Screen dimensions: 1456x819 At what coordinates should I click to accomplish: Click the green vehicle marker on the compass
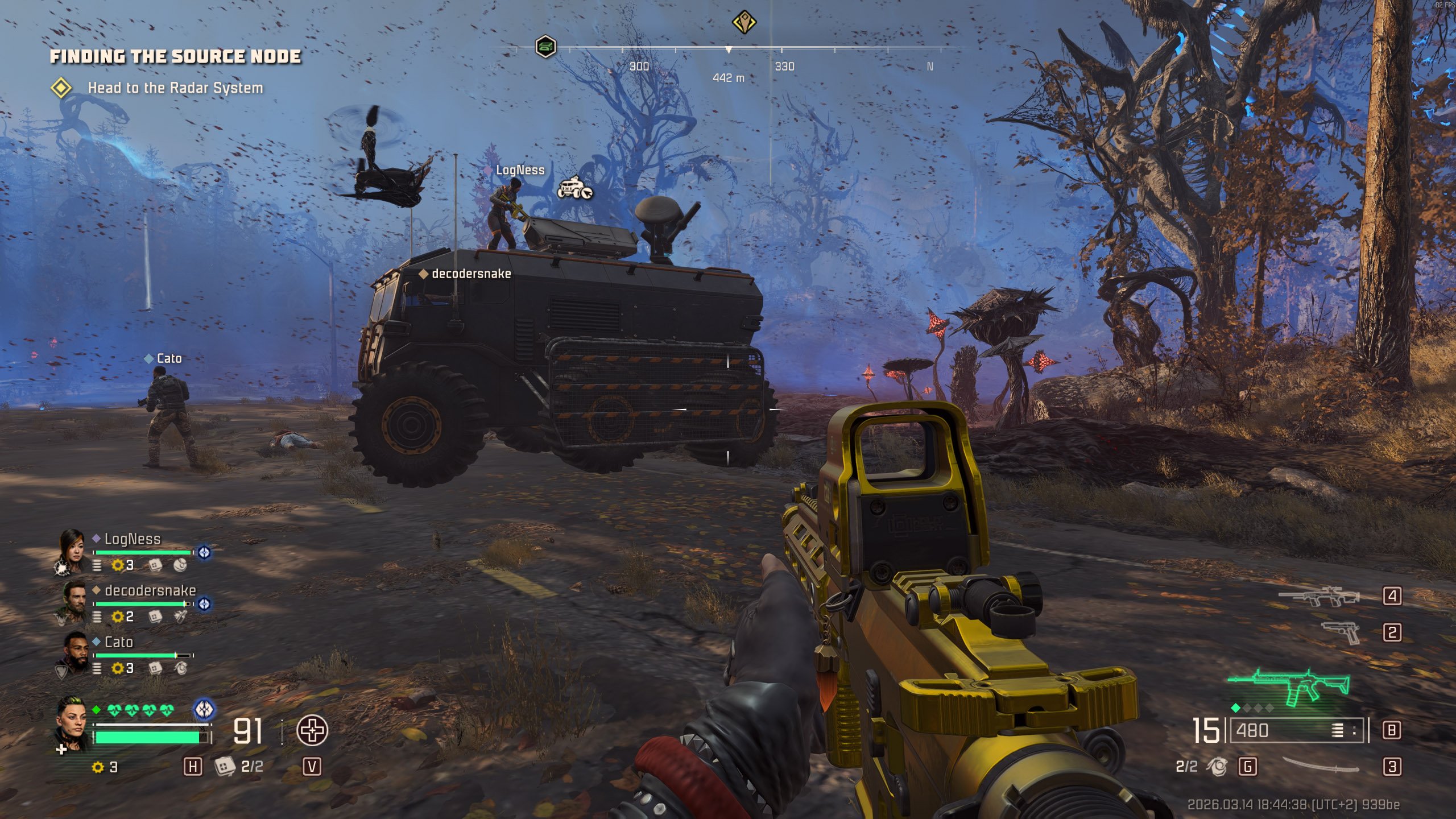tap(545, 46)
